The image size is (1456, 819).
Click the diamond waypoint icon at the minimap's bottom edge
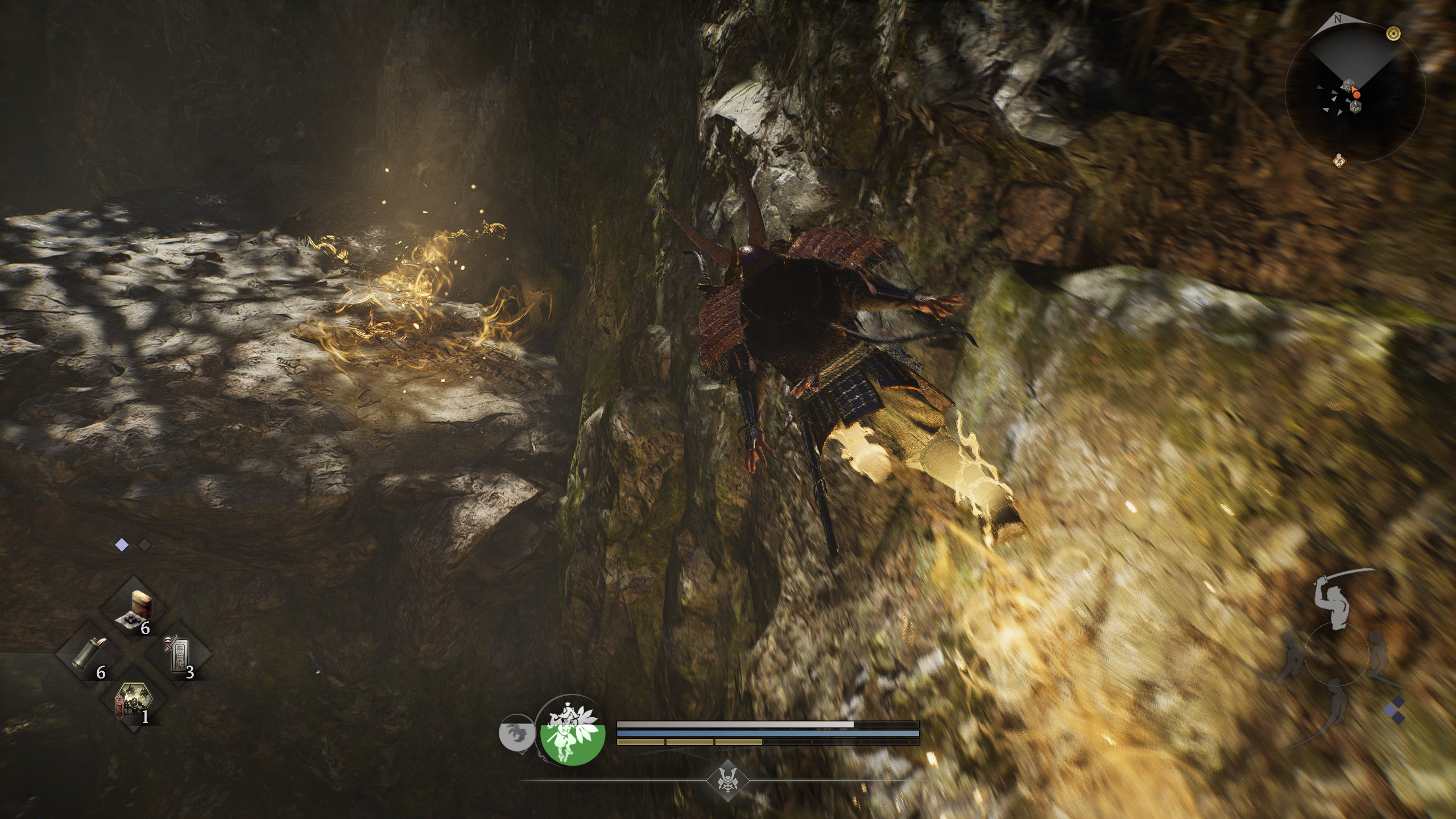pos(1339,161)
